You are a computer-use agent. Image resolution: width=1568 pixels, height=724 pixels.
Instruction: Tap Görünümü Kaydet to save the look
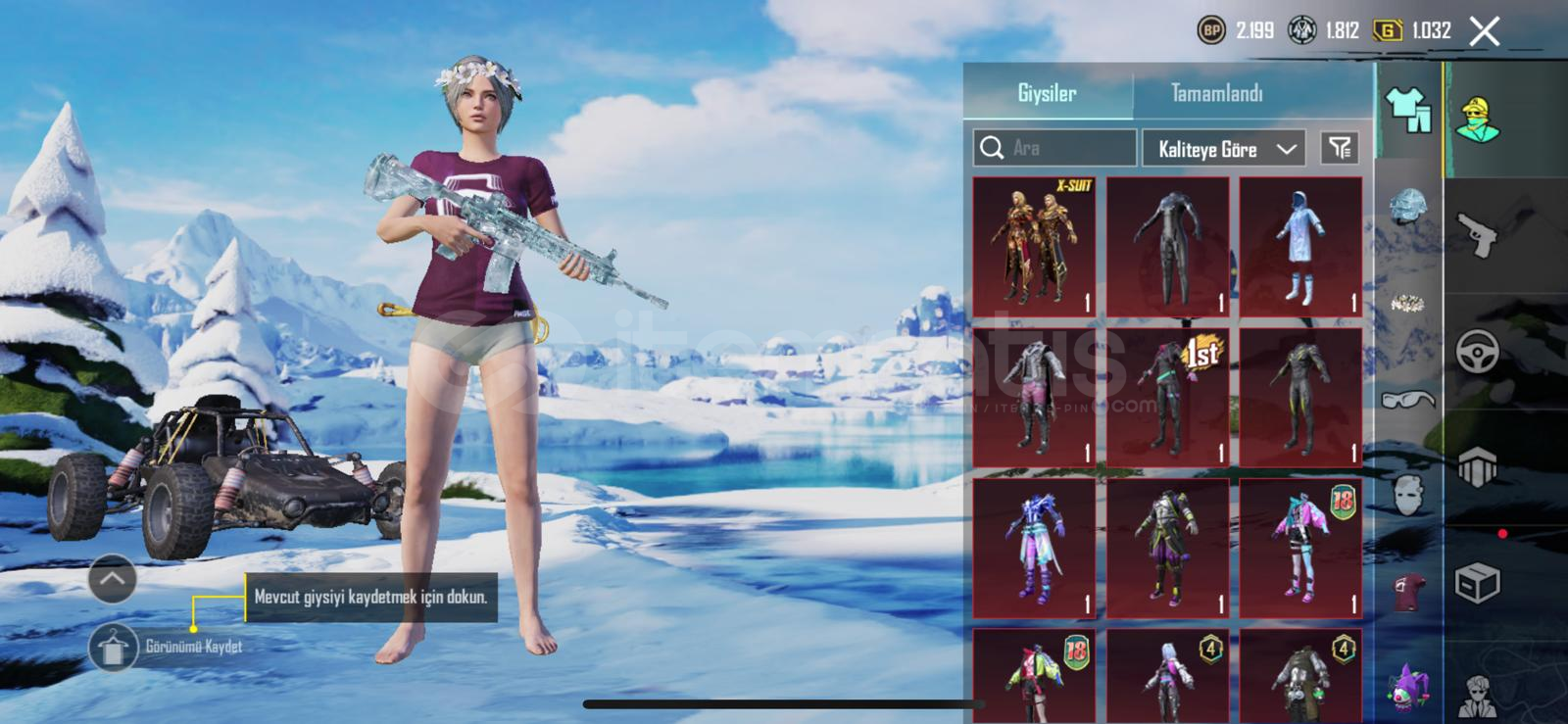pos(114,647)
